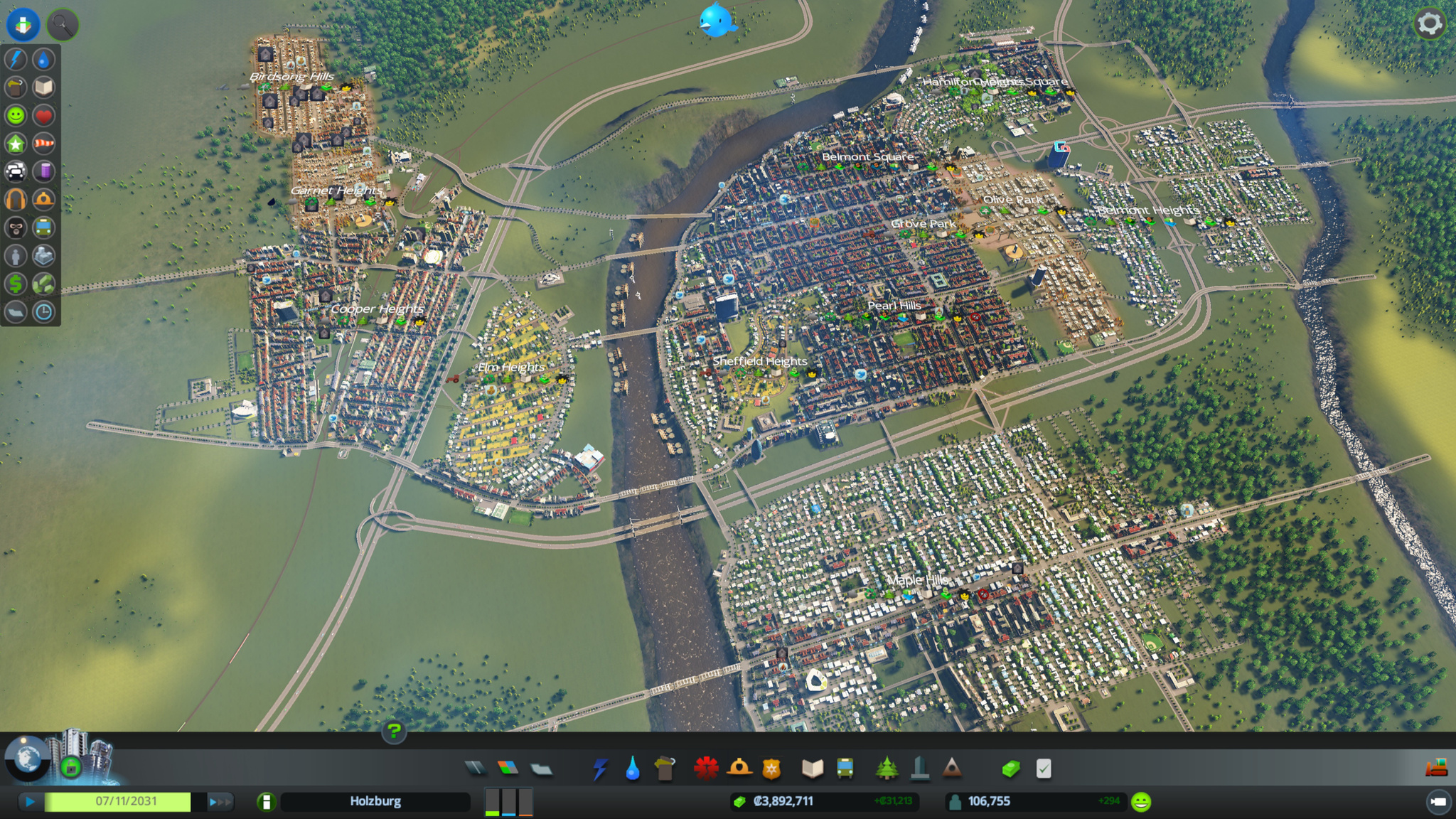This screenshot has height=819, width=1456.
Task: Open the red healthcare build menu
Action: pyautogui.click(x=706, y=768)
